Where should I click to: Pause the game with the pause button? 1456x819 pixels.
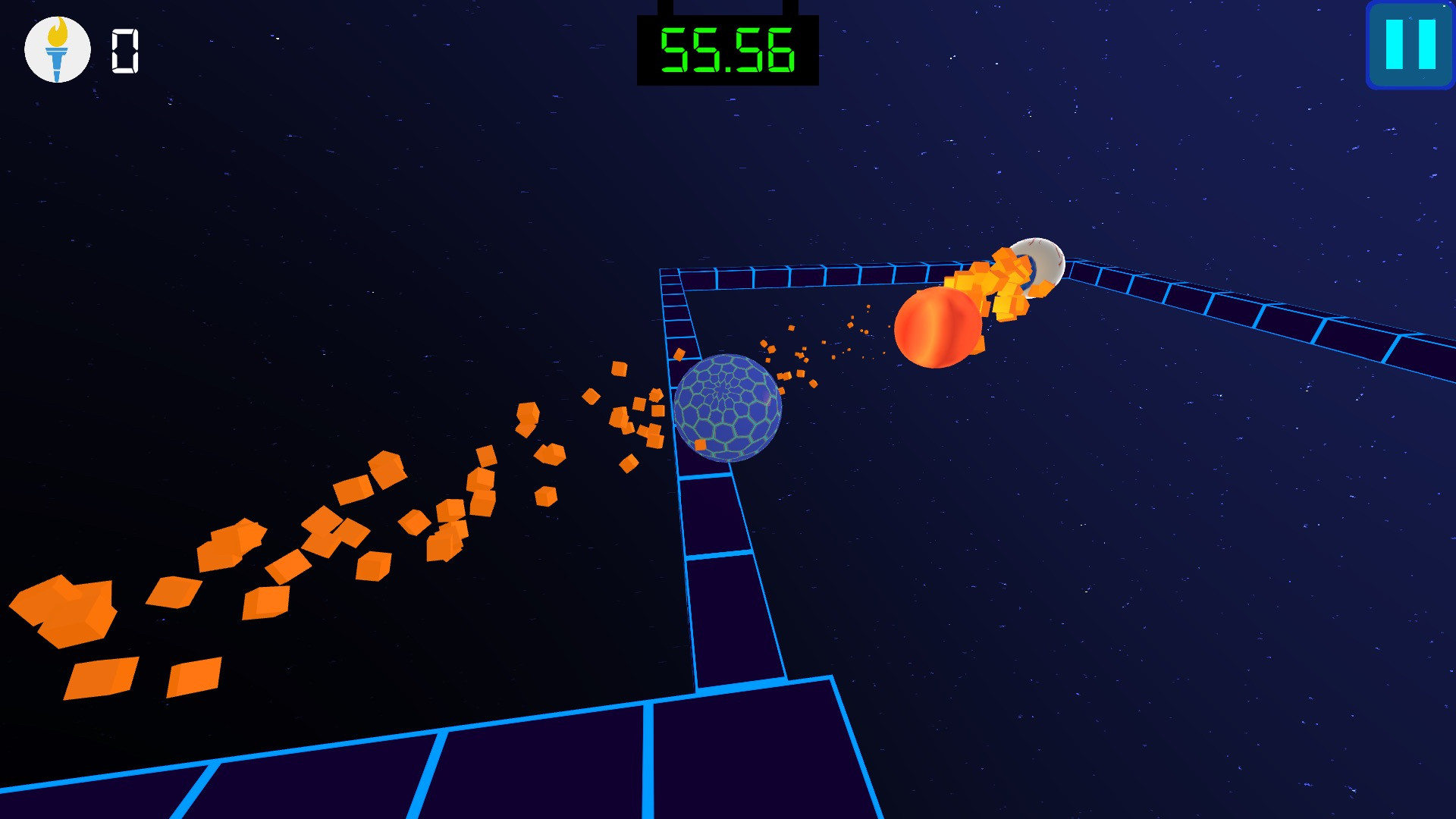tap(1410, 45)
